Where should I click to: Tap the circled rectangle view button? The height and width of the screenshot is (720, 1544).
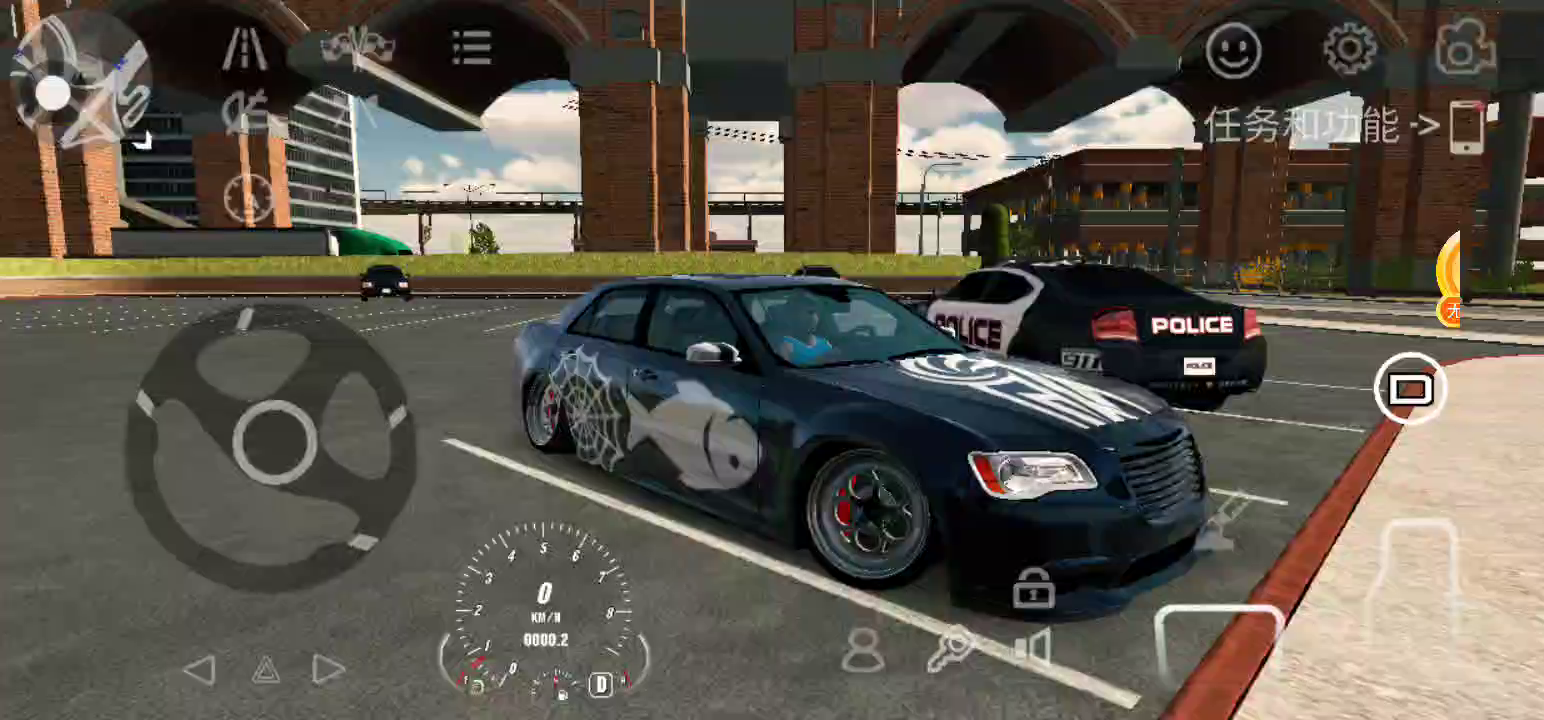pos(1410,388)
